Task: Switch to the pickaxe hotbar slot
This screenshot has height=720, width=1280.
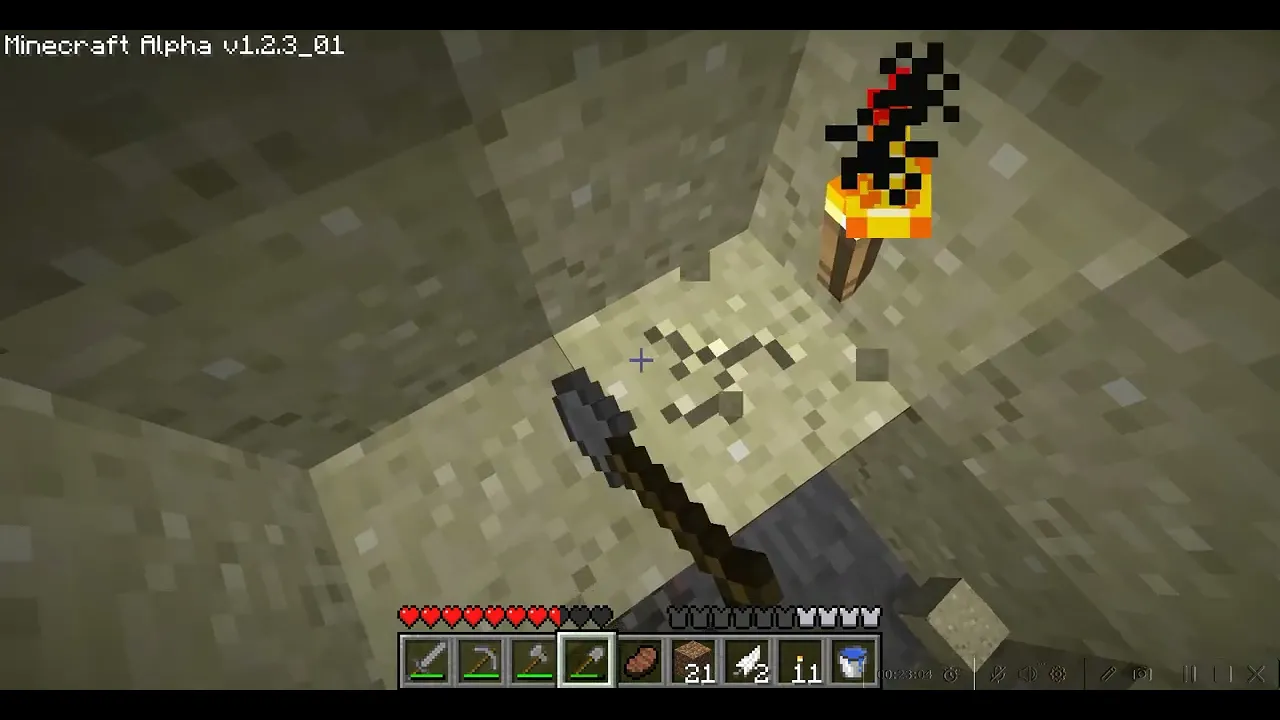Action: coord(480,662)
